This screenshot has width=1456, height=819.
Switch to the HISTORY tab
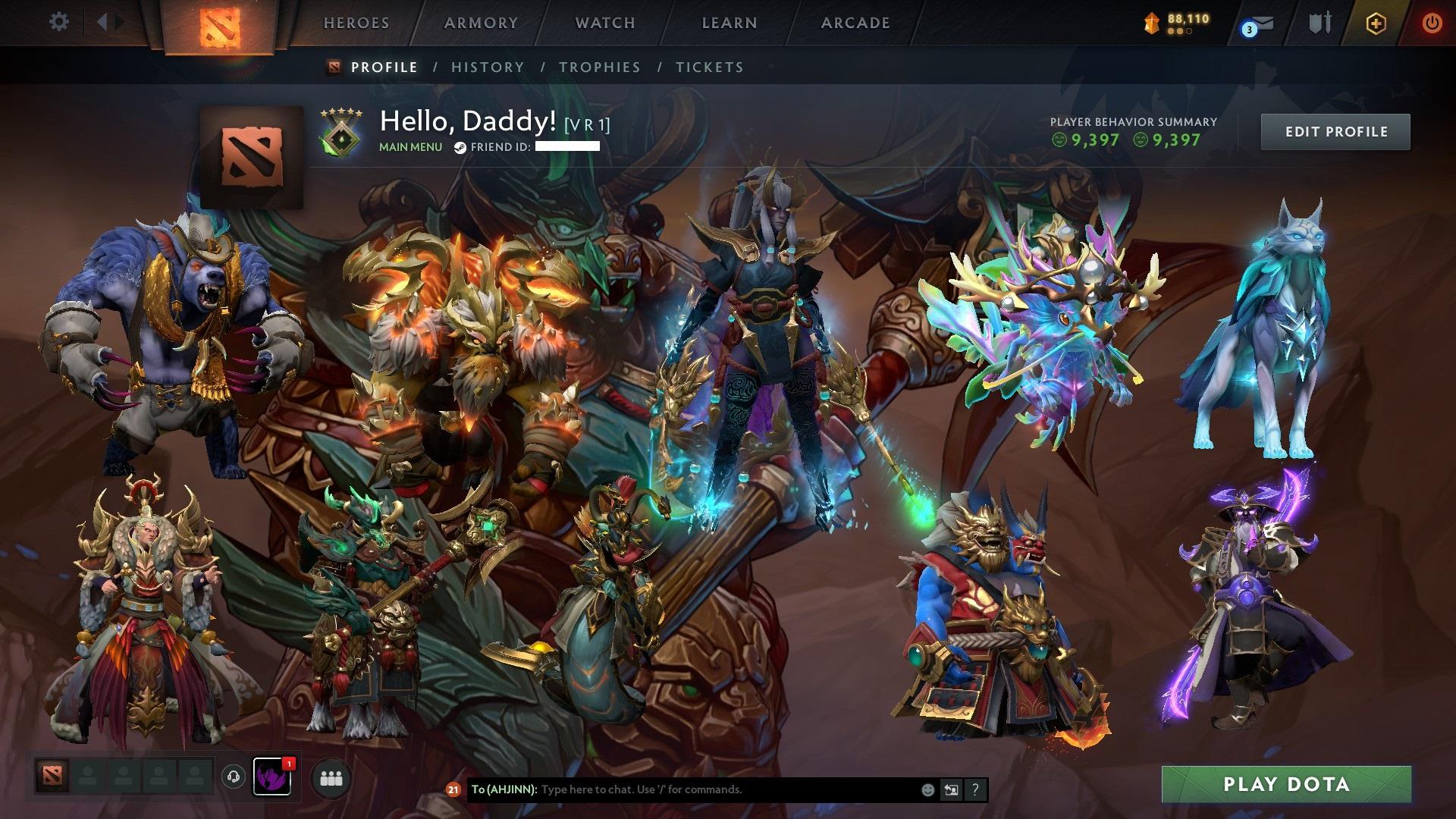coord(487,67)
